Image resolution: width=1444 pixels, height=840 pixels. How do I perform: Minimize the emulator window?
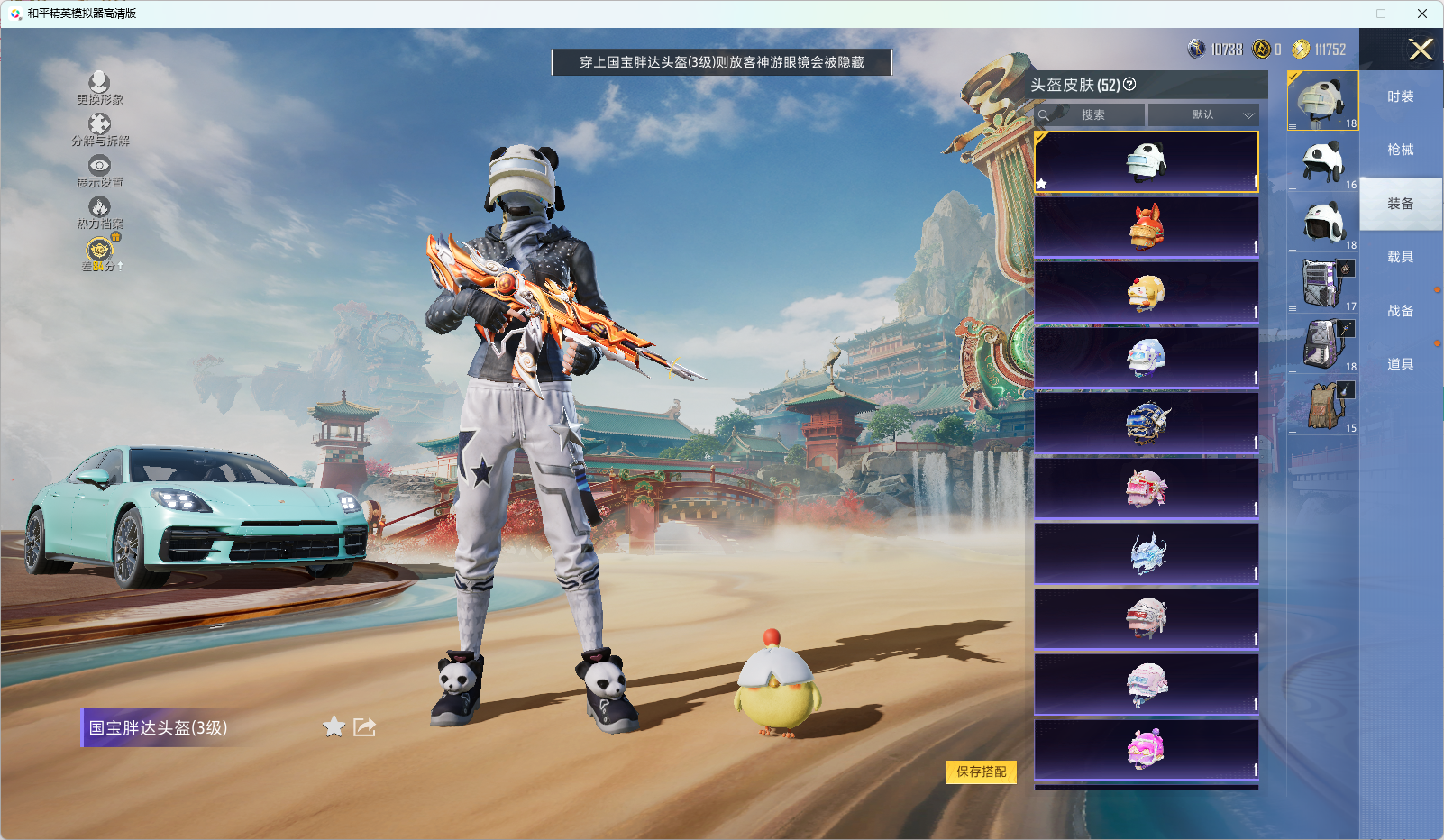[1339, 14]
